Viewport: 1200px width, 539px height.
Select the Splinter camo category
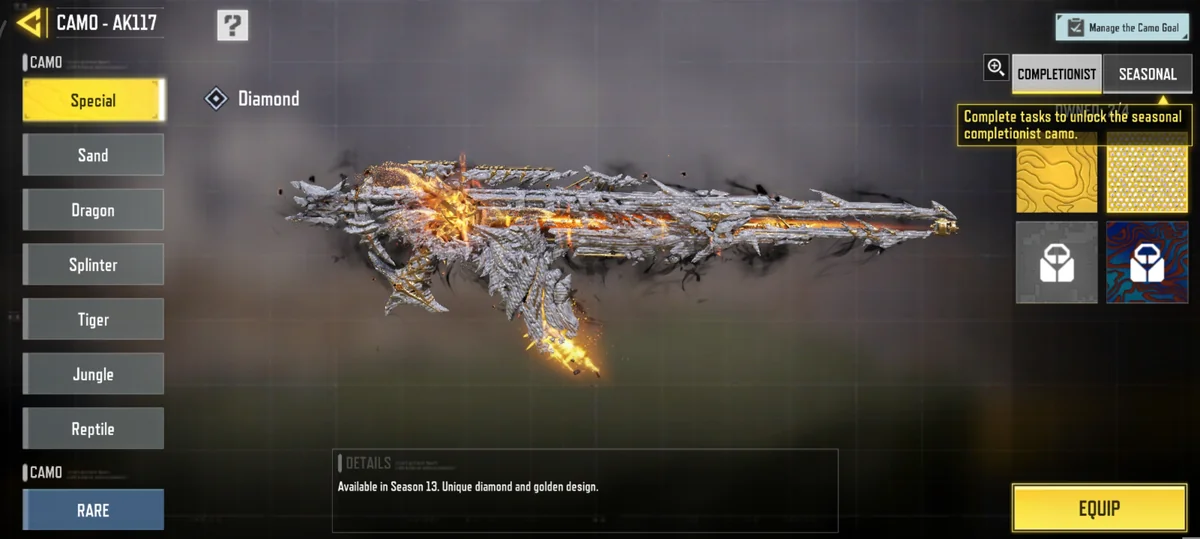click(x=93, y=265)
